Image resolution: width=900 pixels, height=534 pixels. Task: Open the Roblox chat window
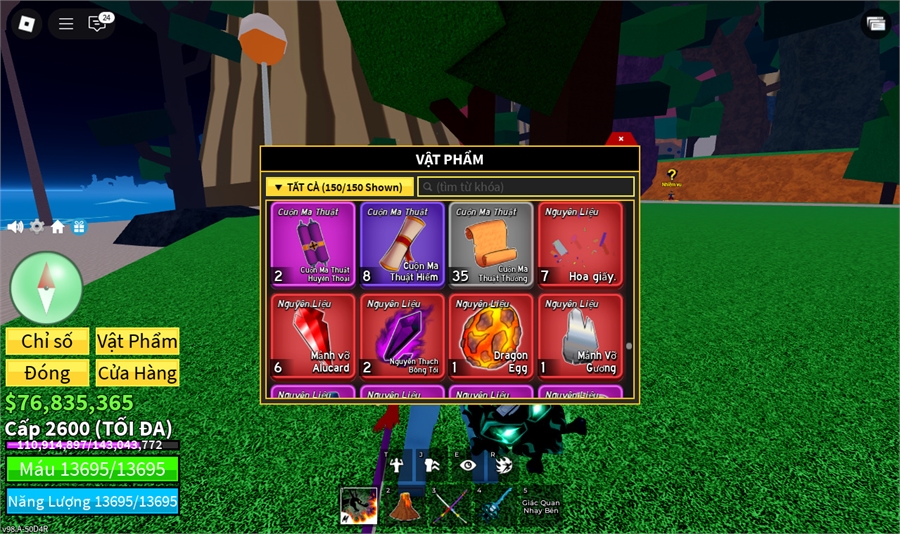[x=98, y=23]
